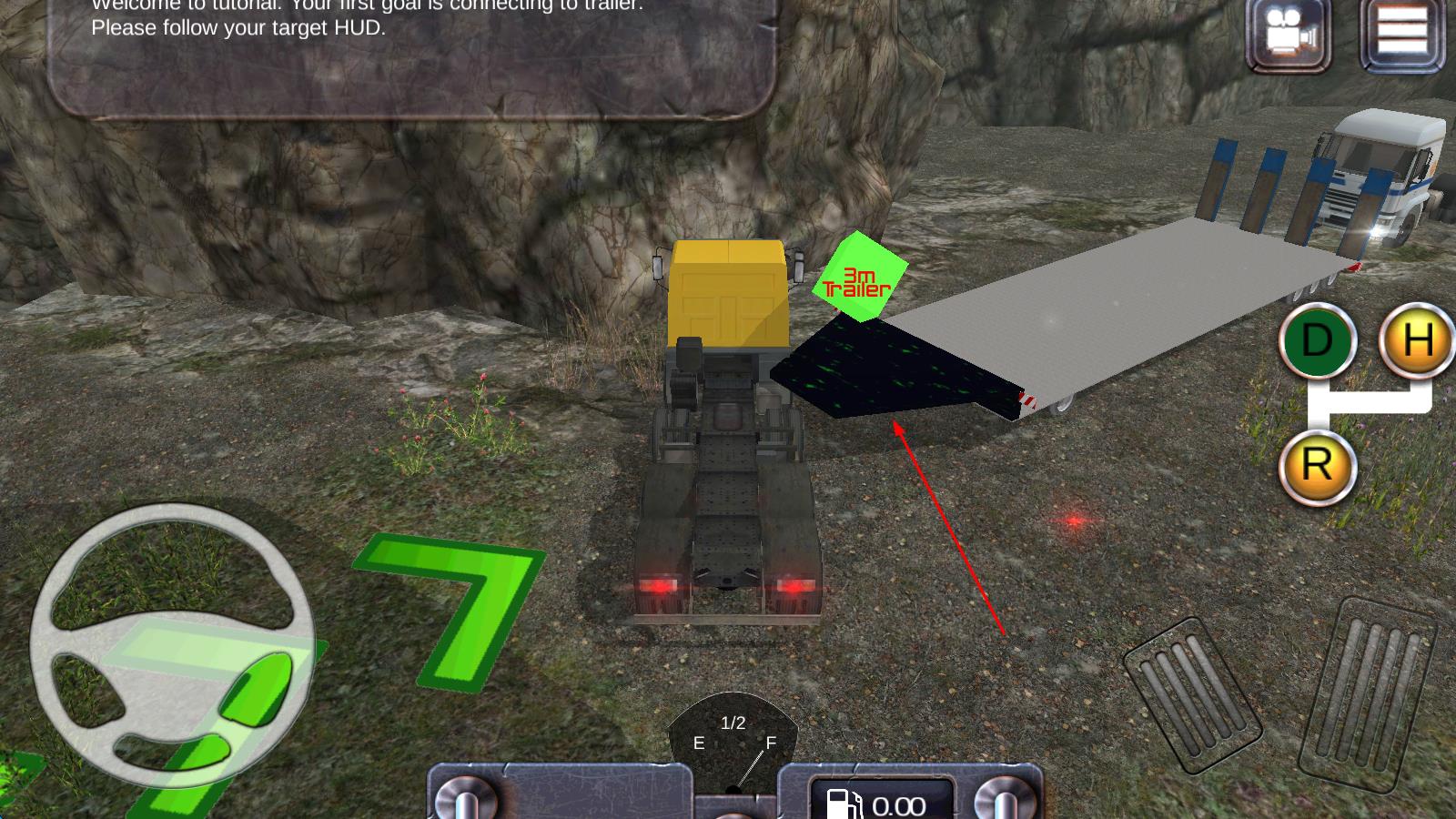
Task: Switch the camera view
Action: [x=1288, y=35]
